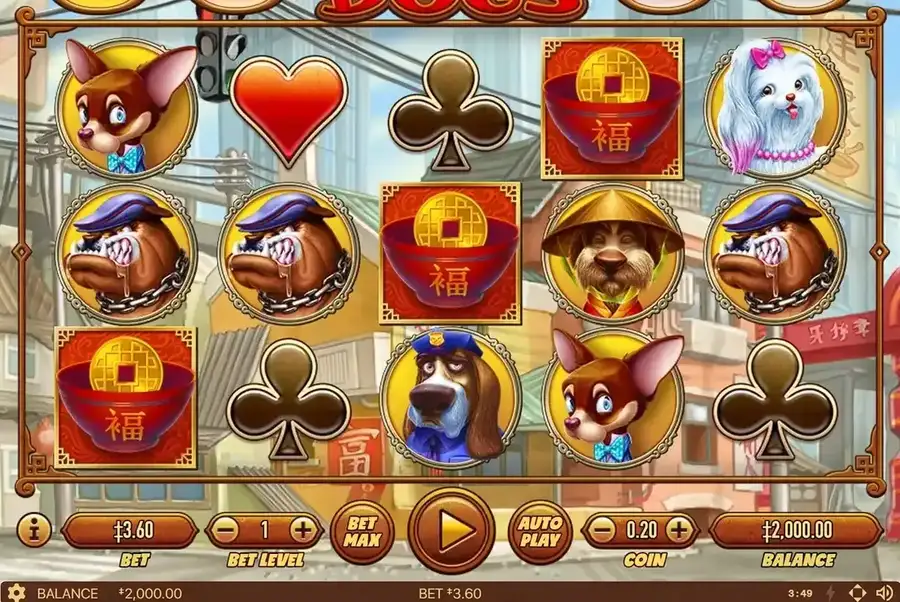Turn on Auto Play
This screenshot has height=602, width=900.
540,530
